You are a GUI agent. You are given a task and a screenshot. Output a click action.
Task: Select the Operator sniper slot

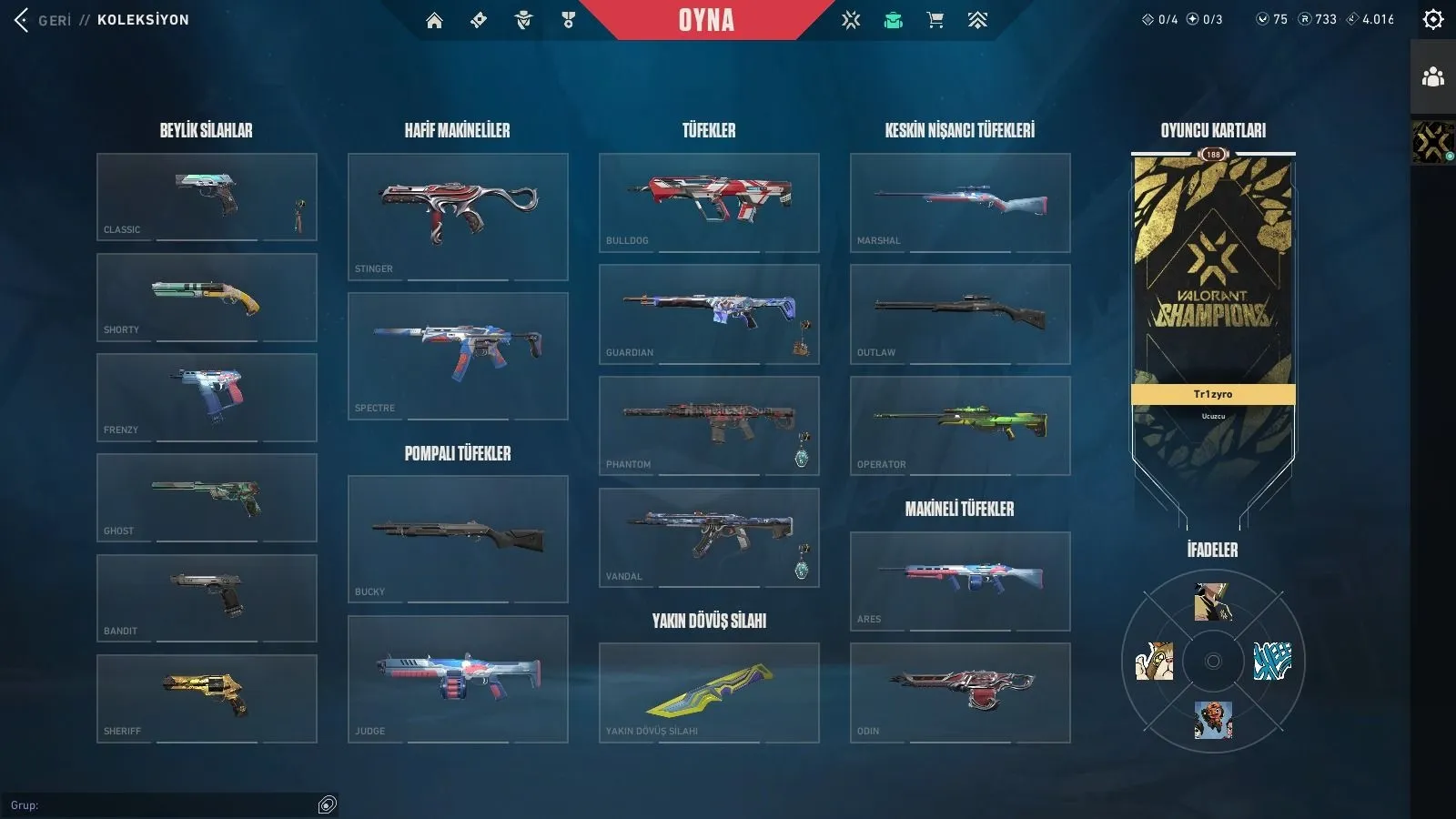pos(960,425)
